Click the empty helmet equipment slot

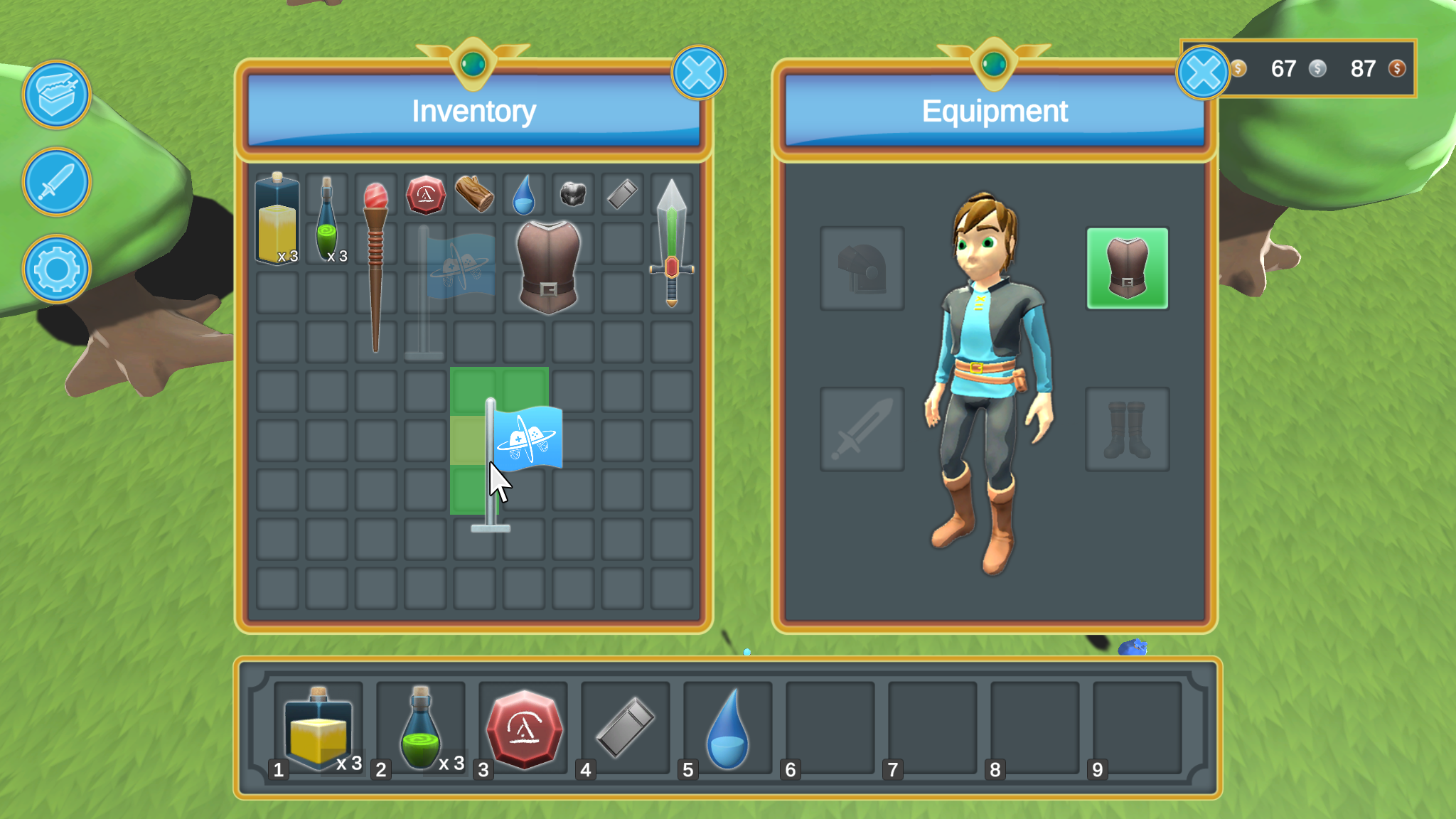(x=862, y=269)
